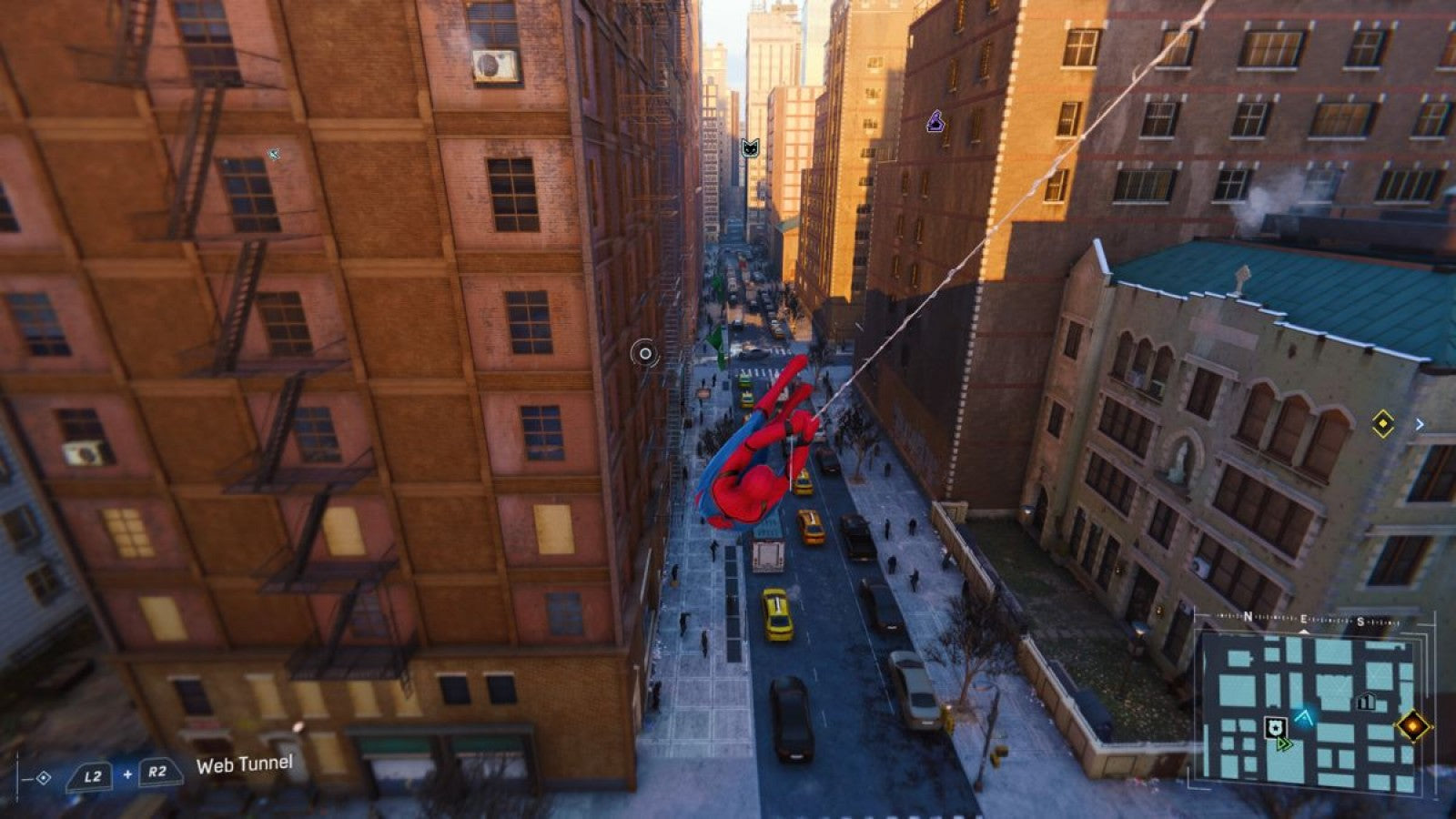Select the green fast-travel arrows on the minimap
1456x819 pixels.
1284,743
